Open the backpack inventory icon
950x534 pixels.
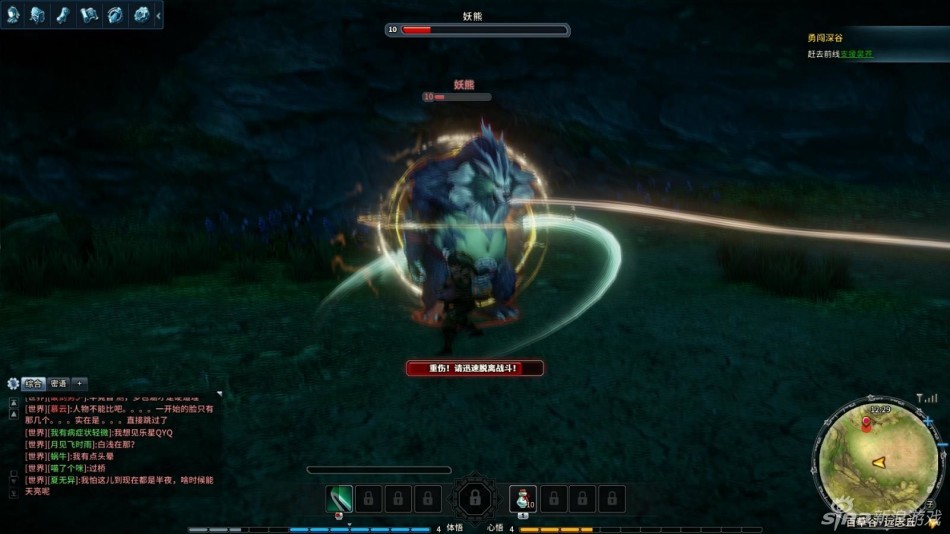39,14
